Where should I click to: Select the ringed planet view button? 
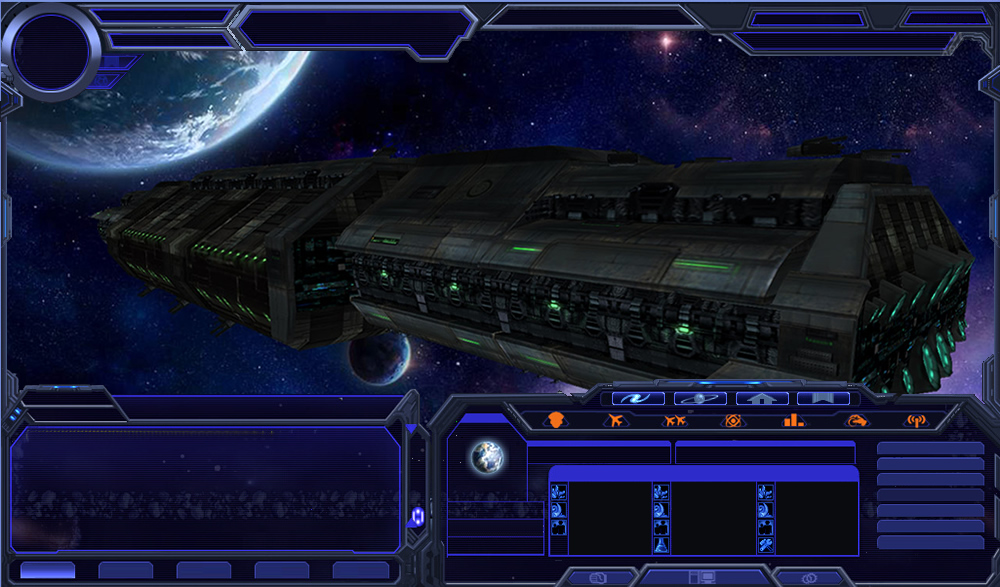click(x=700, y=398)
